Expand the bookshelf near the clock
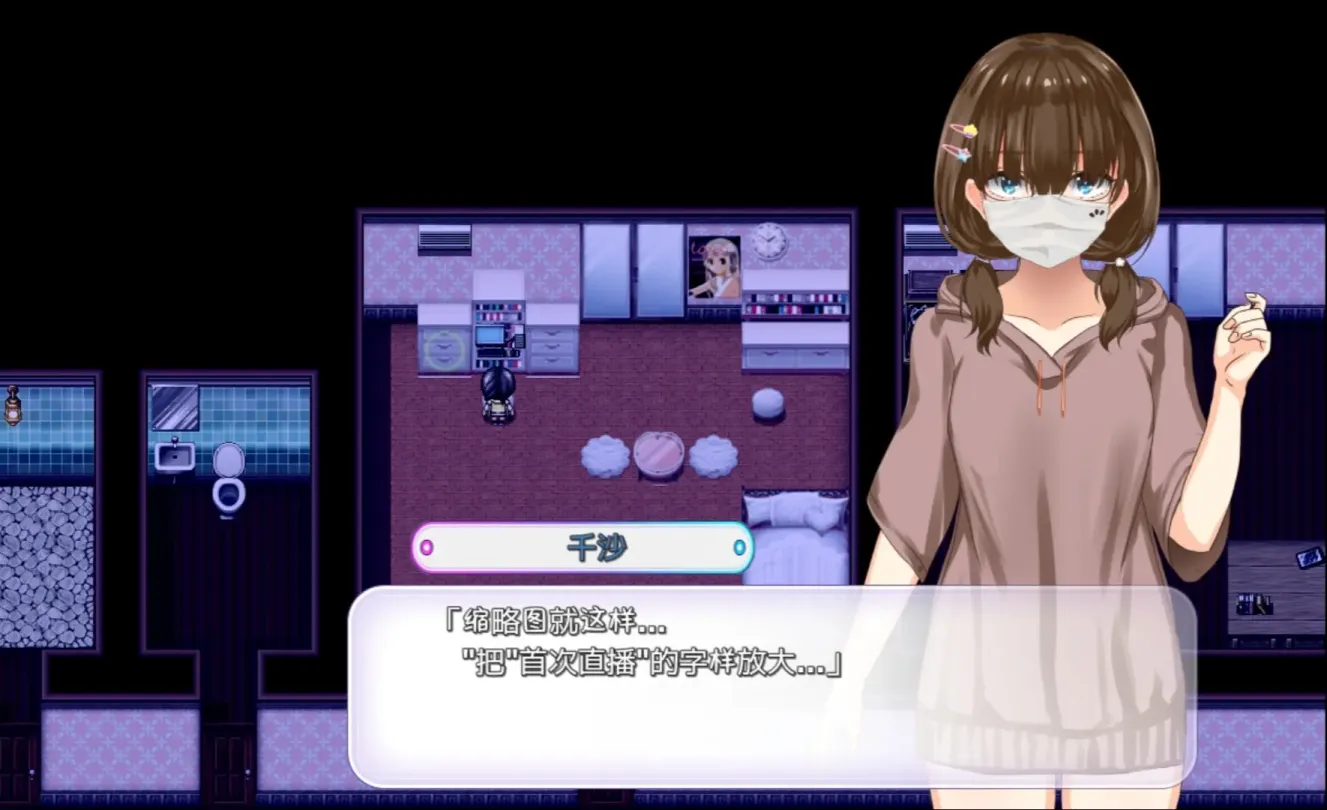The width and height of the screenshot is (1327, 810). 795,305
